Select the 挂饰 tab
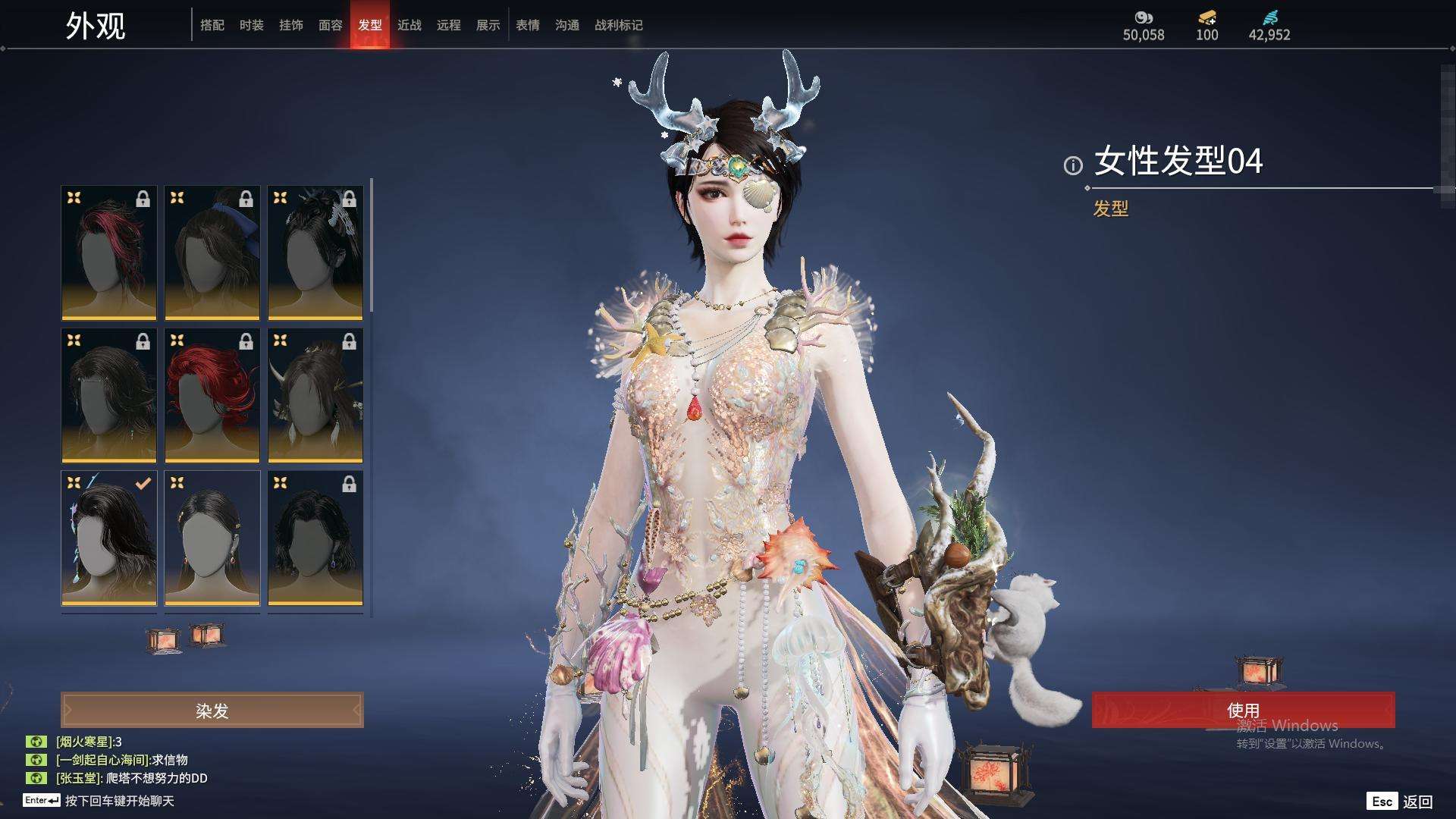The height and width of the screenshot is (819, 1456). (291, 25)
